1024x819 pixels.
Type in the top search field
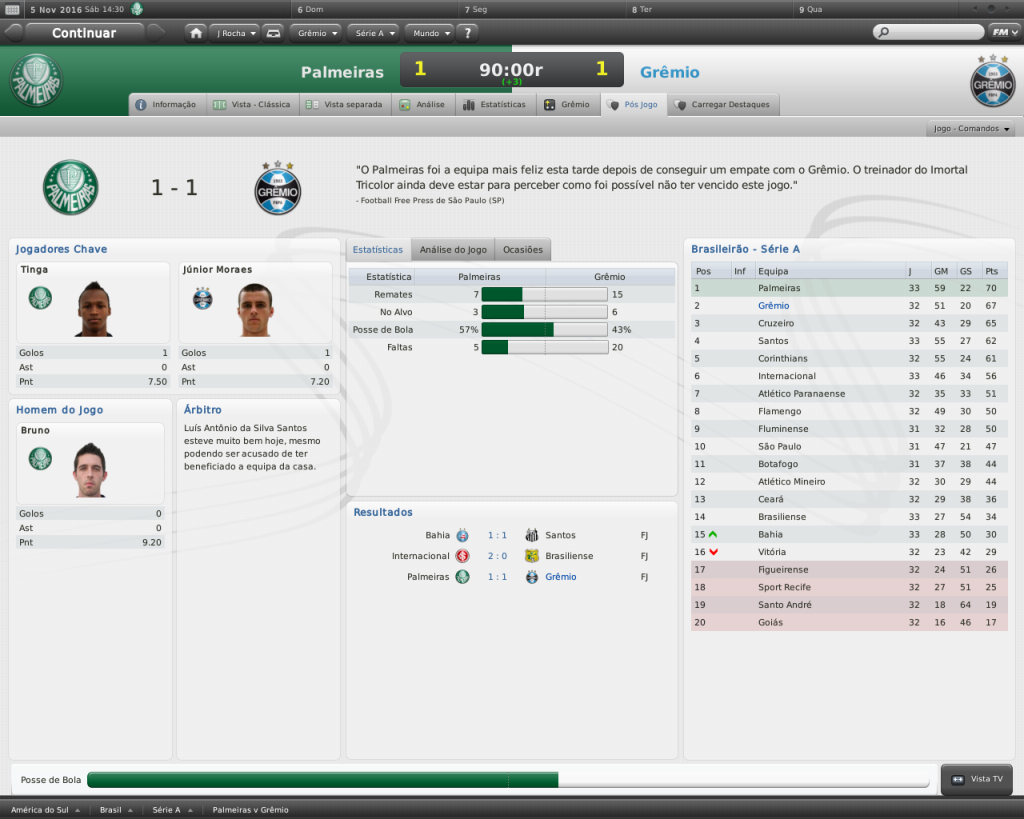[x=932, y=33]
